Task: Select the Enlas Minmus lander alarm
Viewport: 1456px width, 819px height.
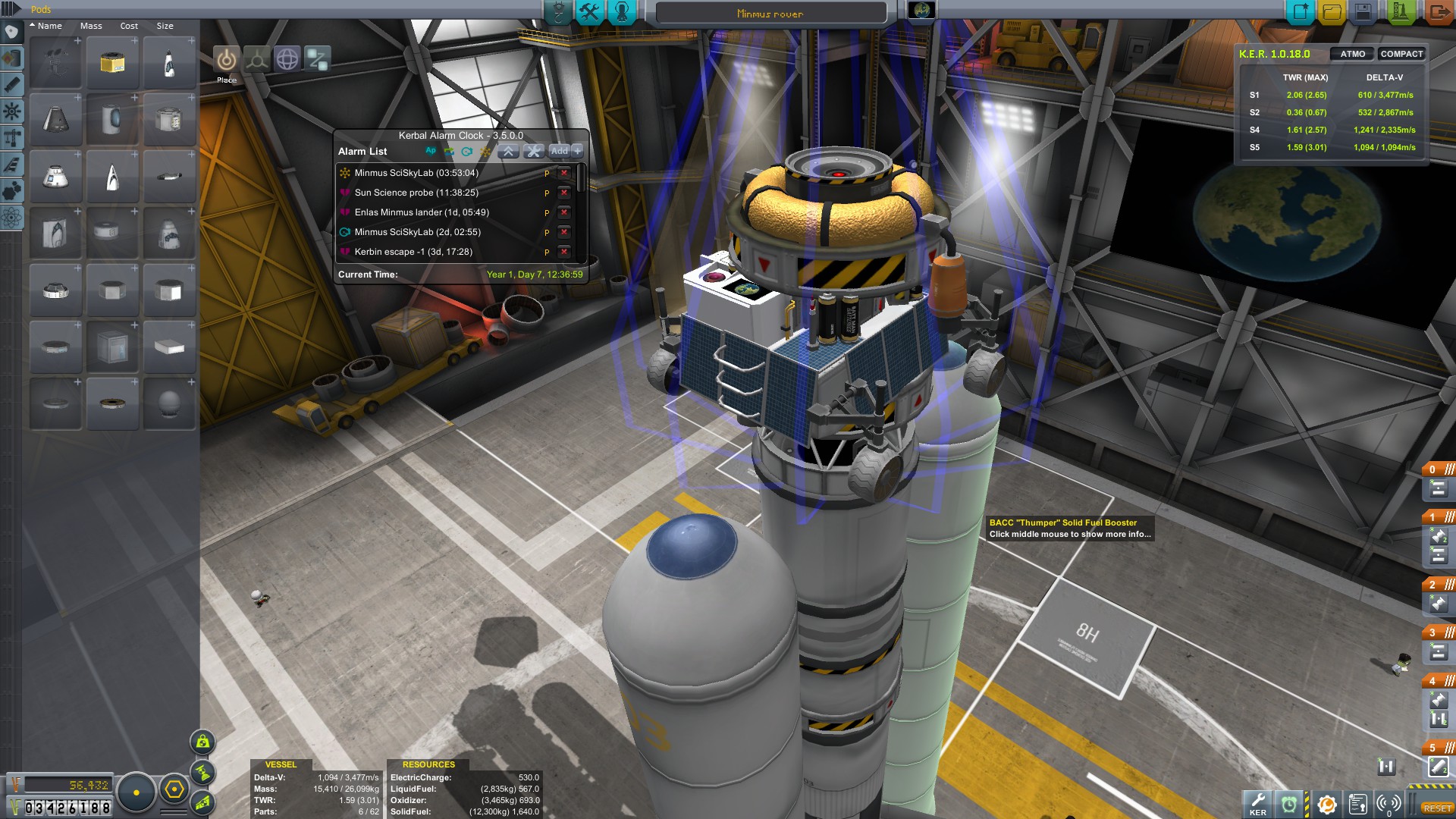Action: [422, 212]
